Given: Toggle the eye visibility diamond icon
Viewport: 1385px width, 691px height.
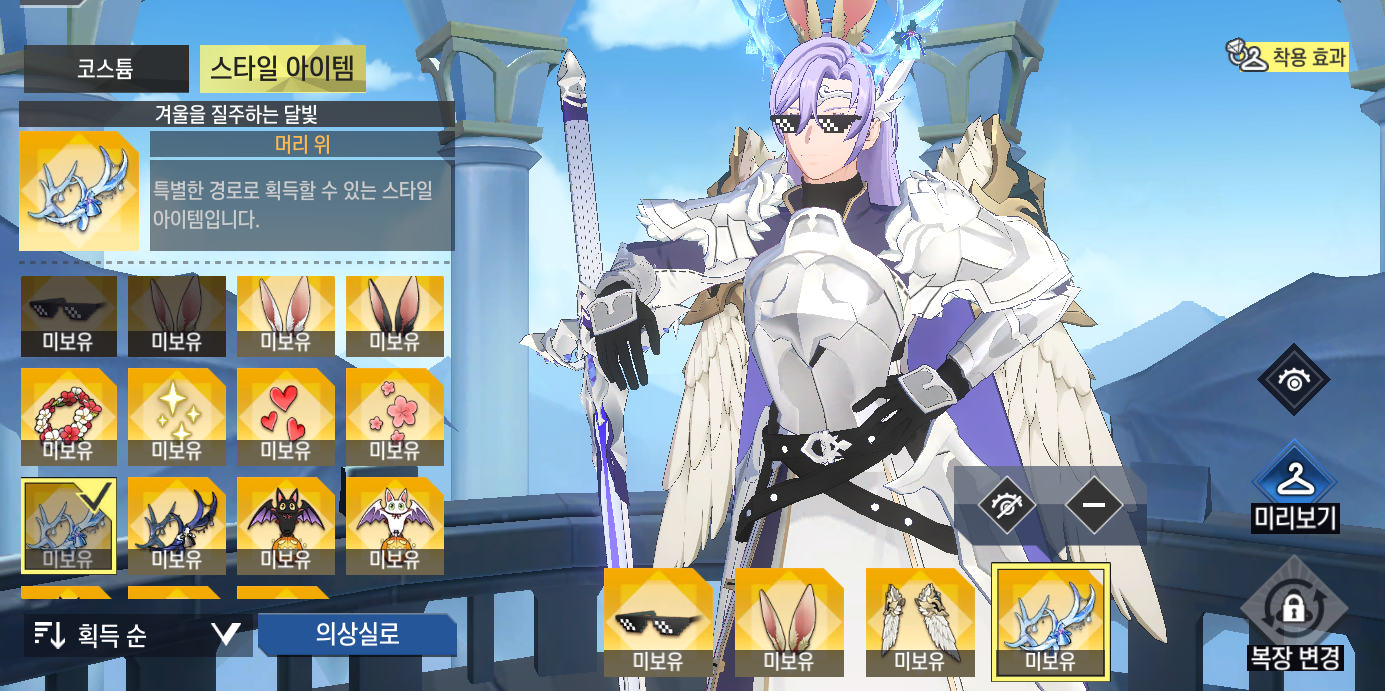Looking at the screenshot, I should 1295,380.
